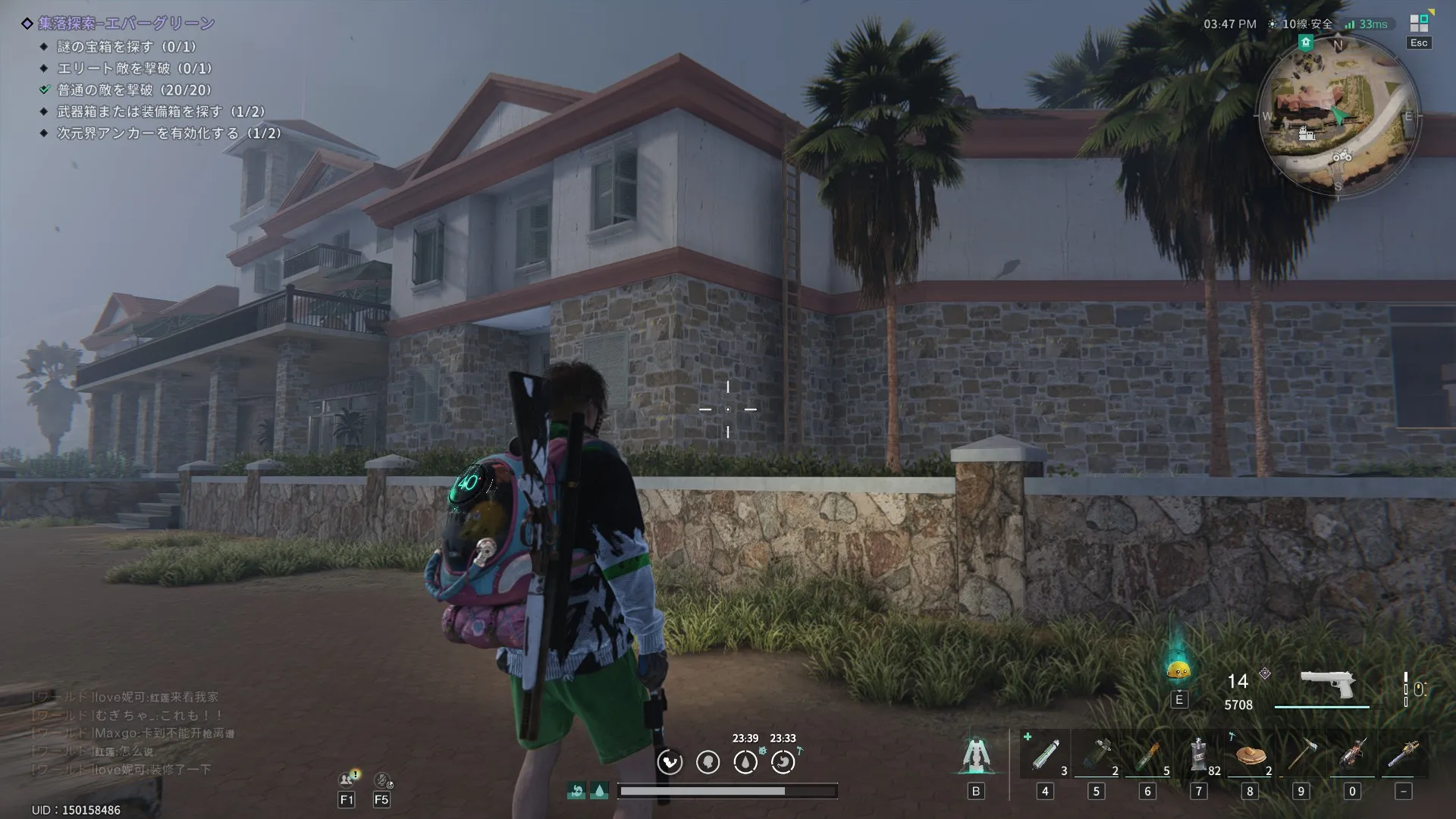Click the equipped pistol weapon icon
Image resolution: width=1456 pixels, height=819 pixels.
tap(1327, 685)
